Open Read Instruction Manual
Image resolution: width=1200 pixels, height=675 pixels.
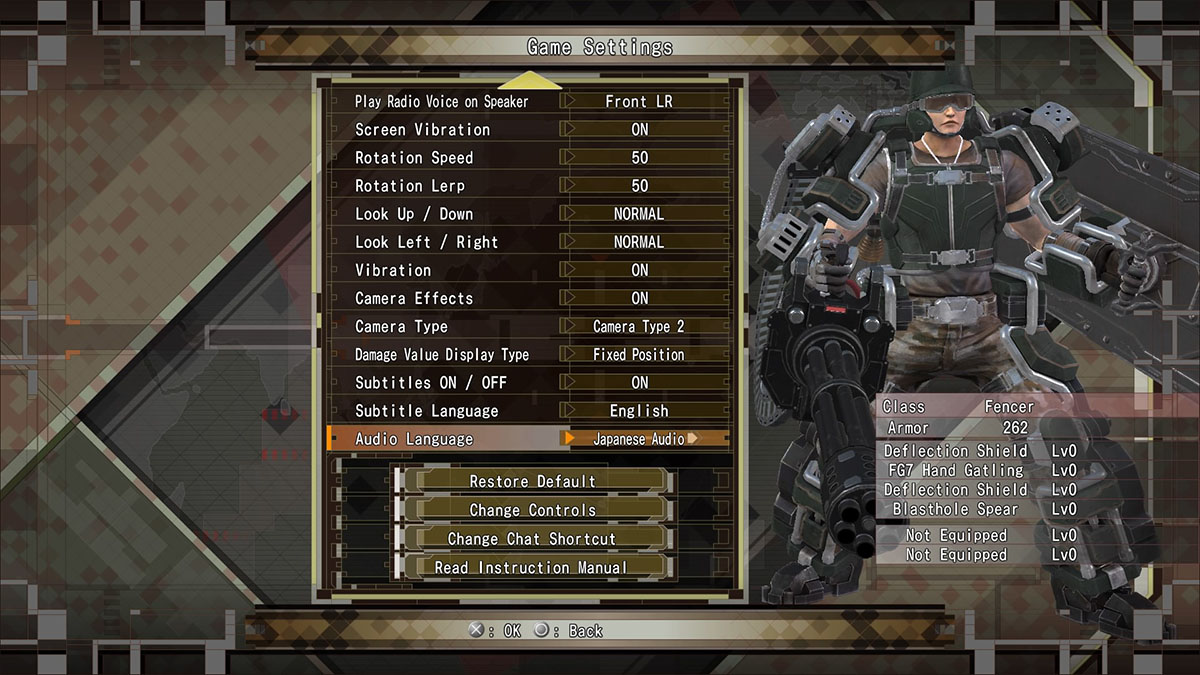532,567
